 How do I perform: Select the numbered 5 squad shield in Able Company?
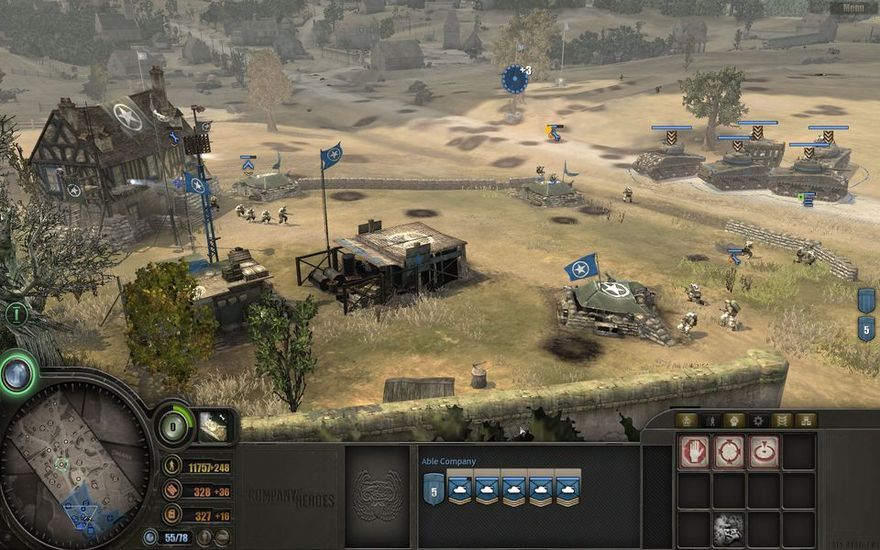click(x=434, y=488)
